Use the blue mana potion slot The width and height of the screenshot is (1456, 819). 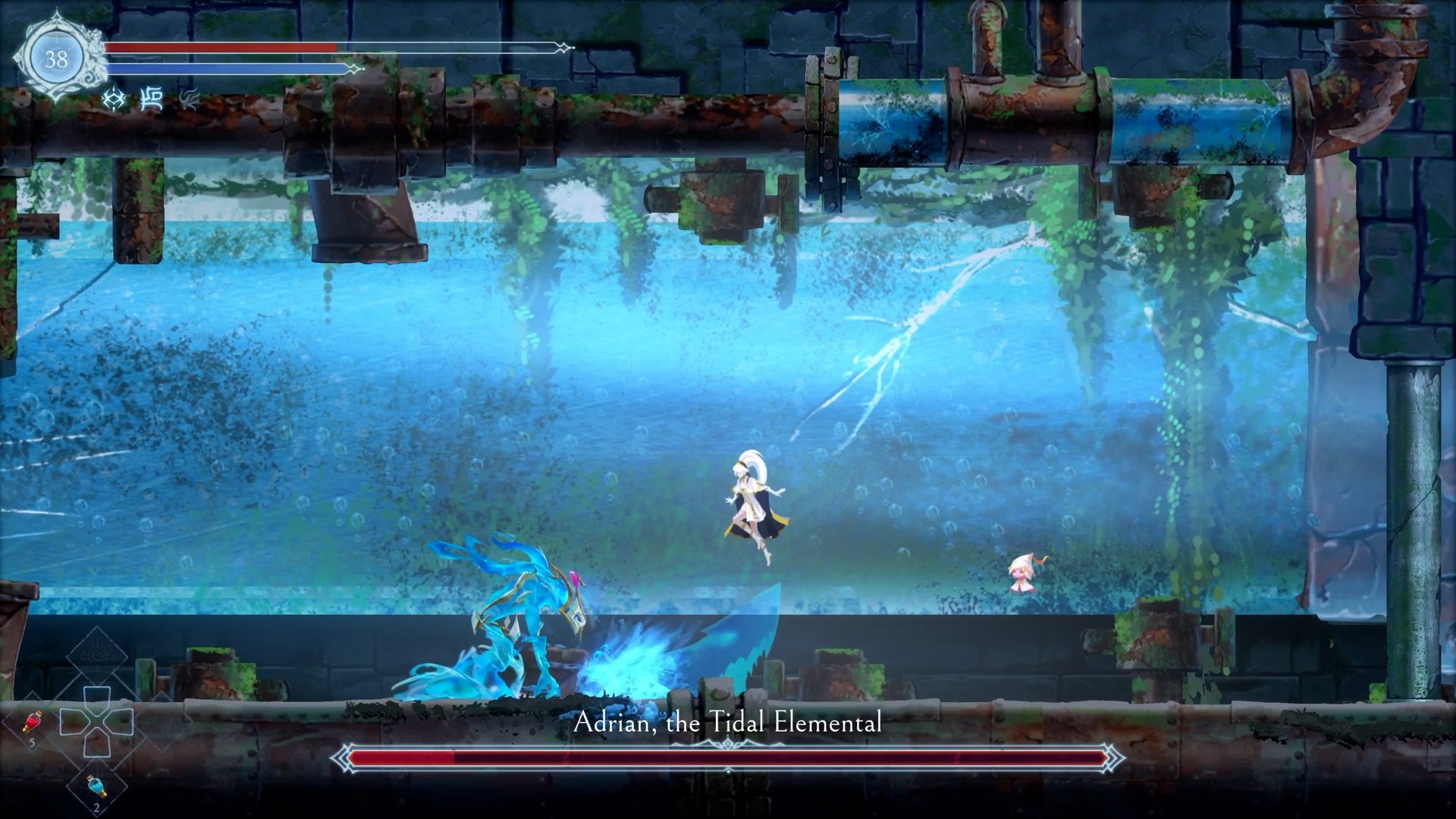pos(96,787)
